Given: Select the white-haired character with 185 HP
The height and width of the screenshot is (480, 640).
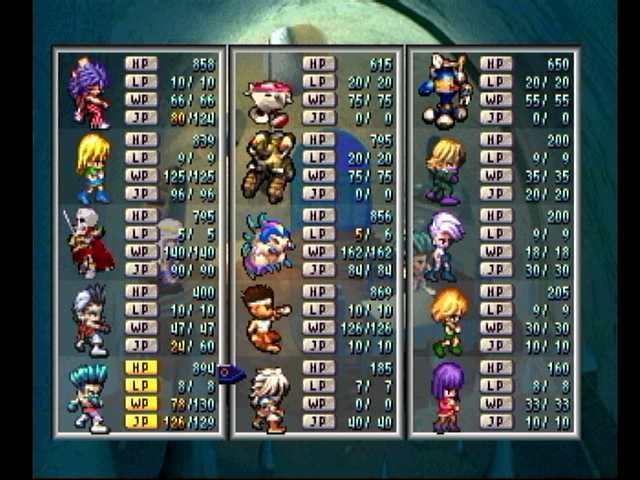Looking at the screenshot, I should (x=268, y=398).
